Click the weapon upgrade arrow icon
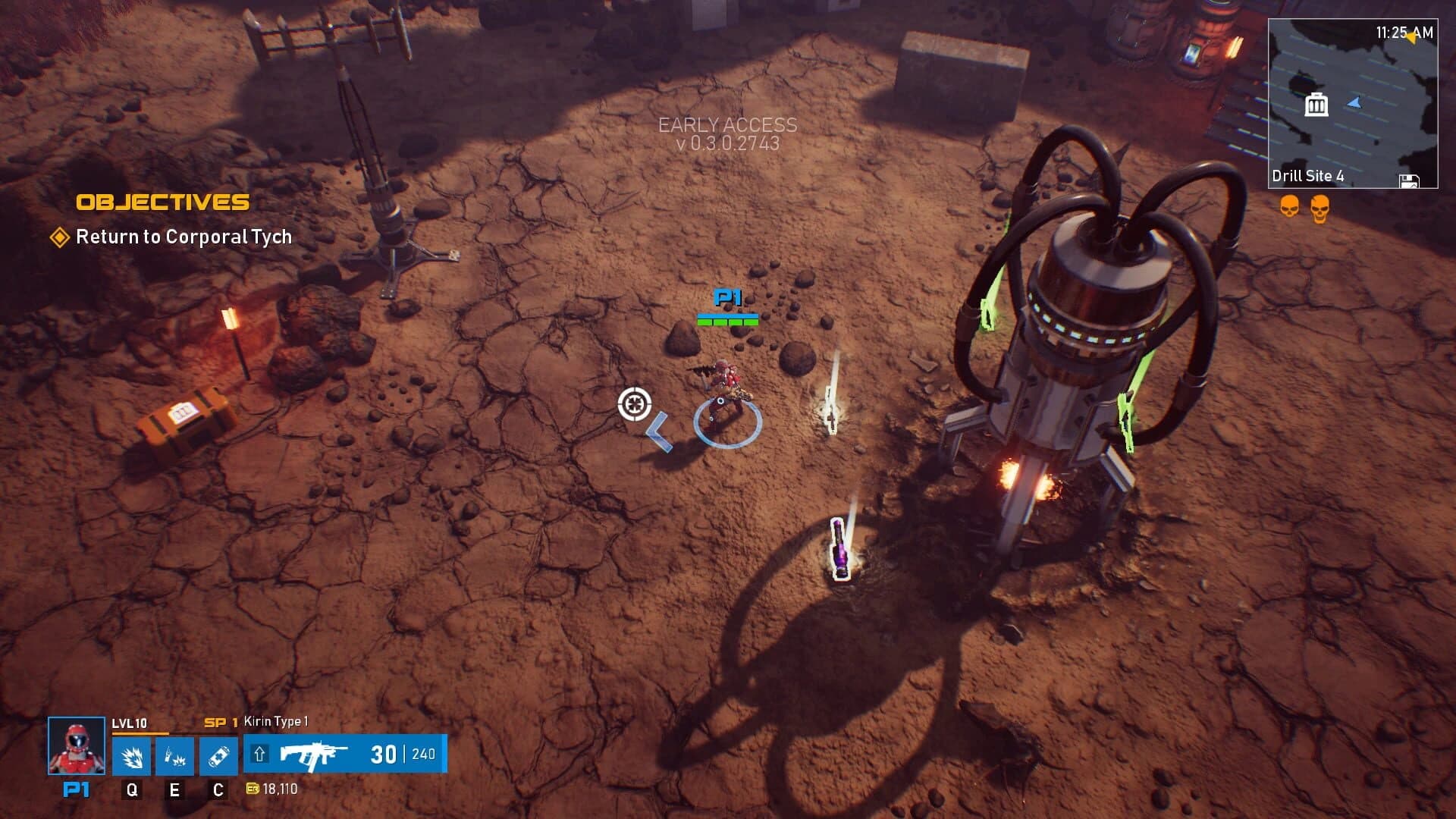1456x819 pixels. pos(259,753)
